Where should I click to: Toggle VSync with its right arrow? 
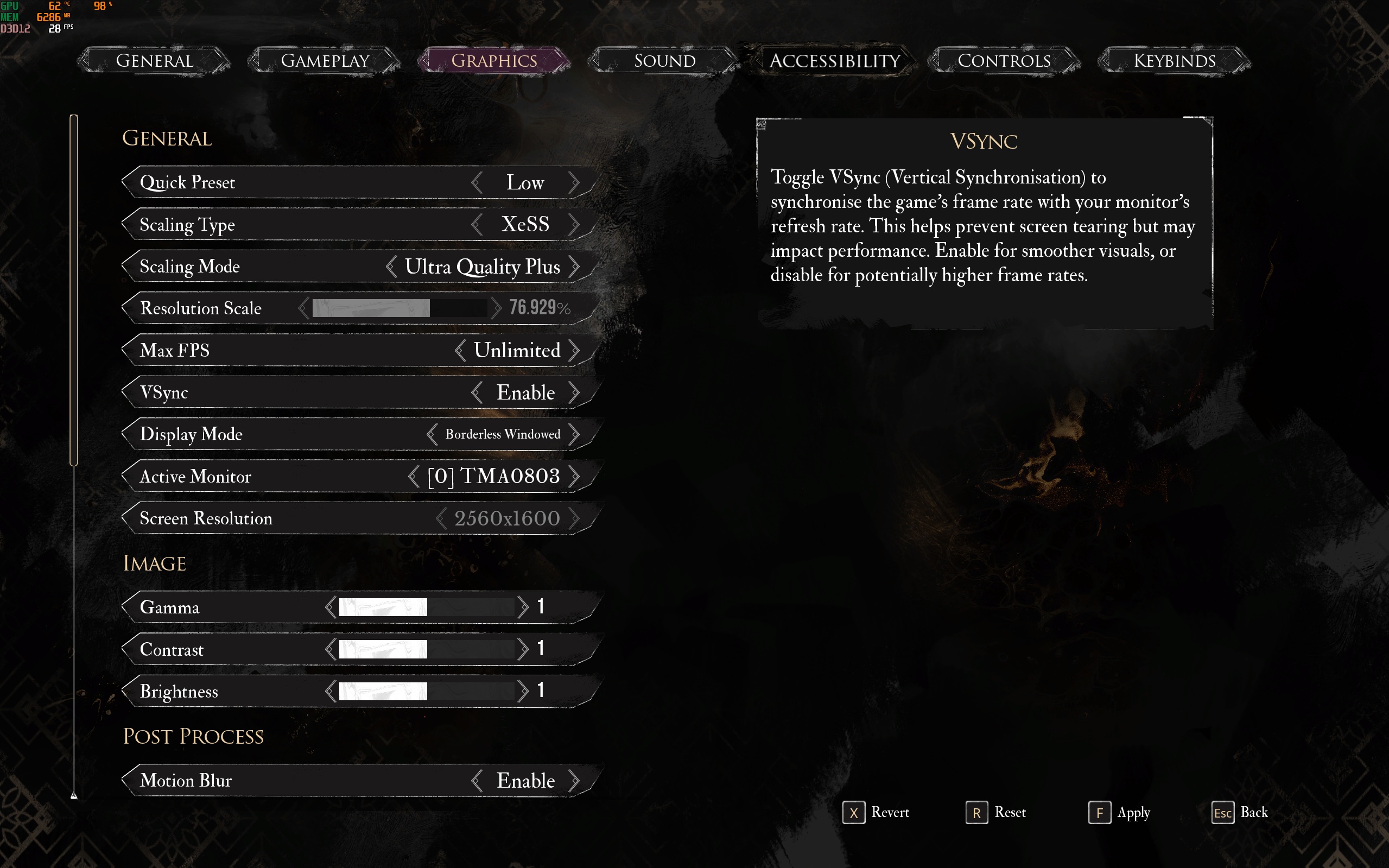tap(574, 392)
